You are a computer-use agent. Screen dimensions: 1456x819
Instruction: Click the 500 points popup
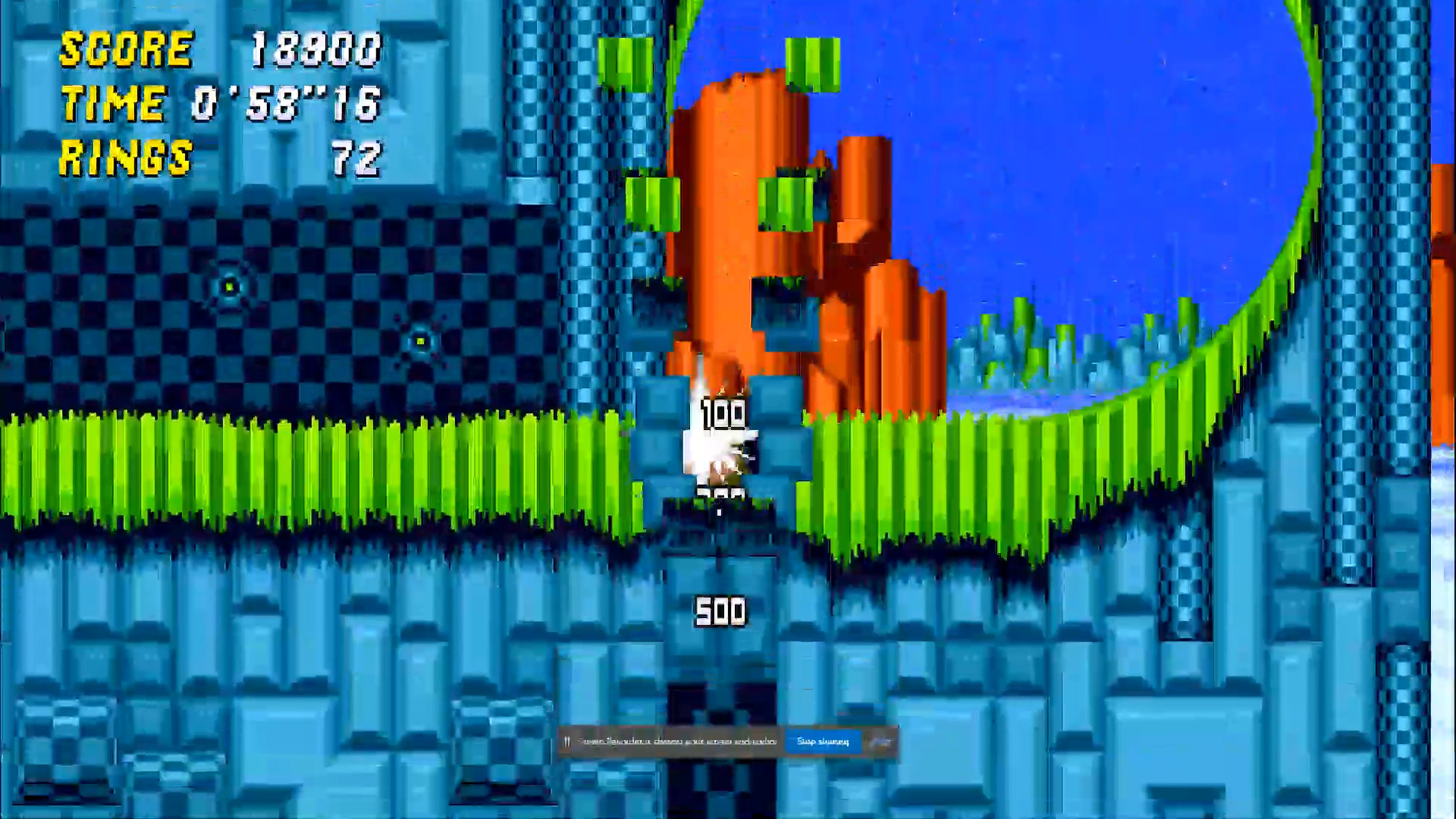(720, 609)
